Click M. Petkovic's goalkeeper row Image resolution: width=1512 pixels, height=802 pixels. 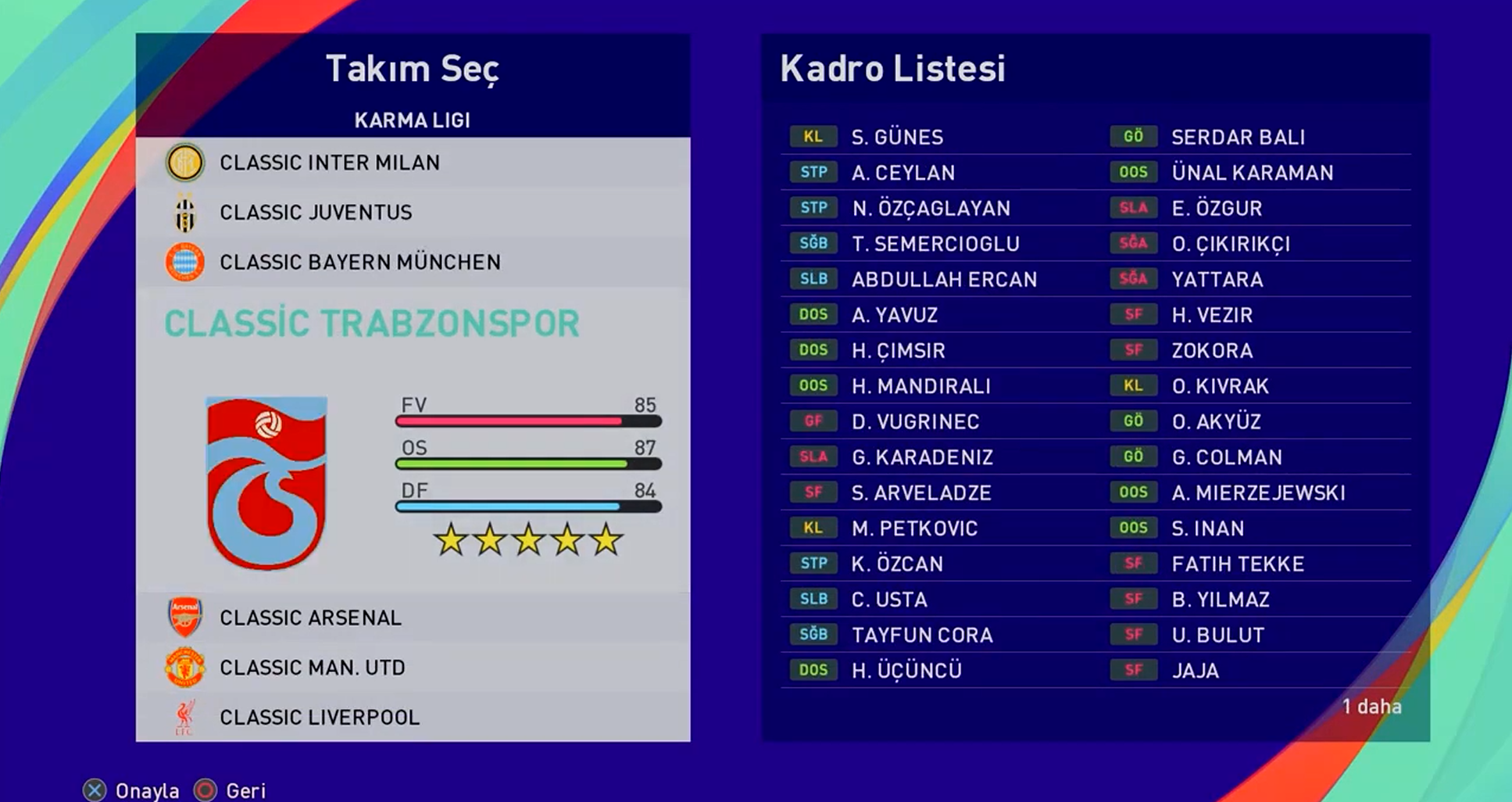tap(914, 528)
